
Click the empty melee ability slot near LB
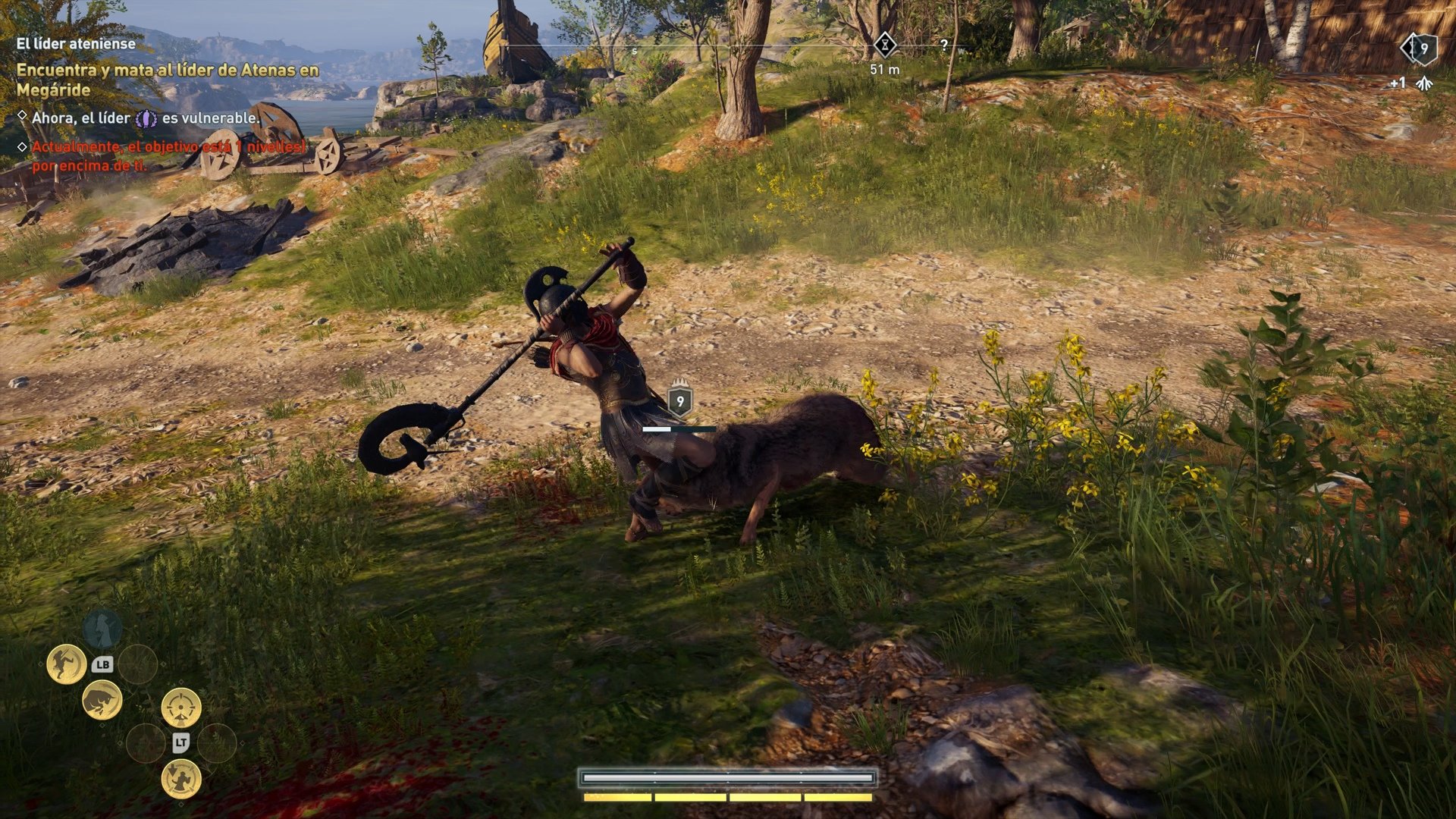137,664
